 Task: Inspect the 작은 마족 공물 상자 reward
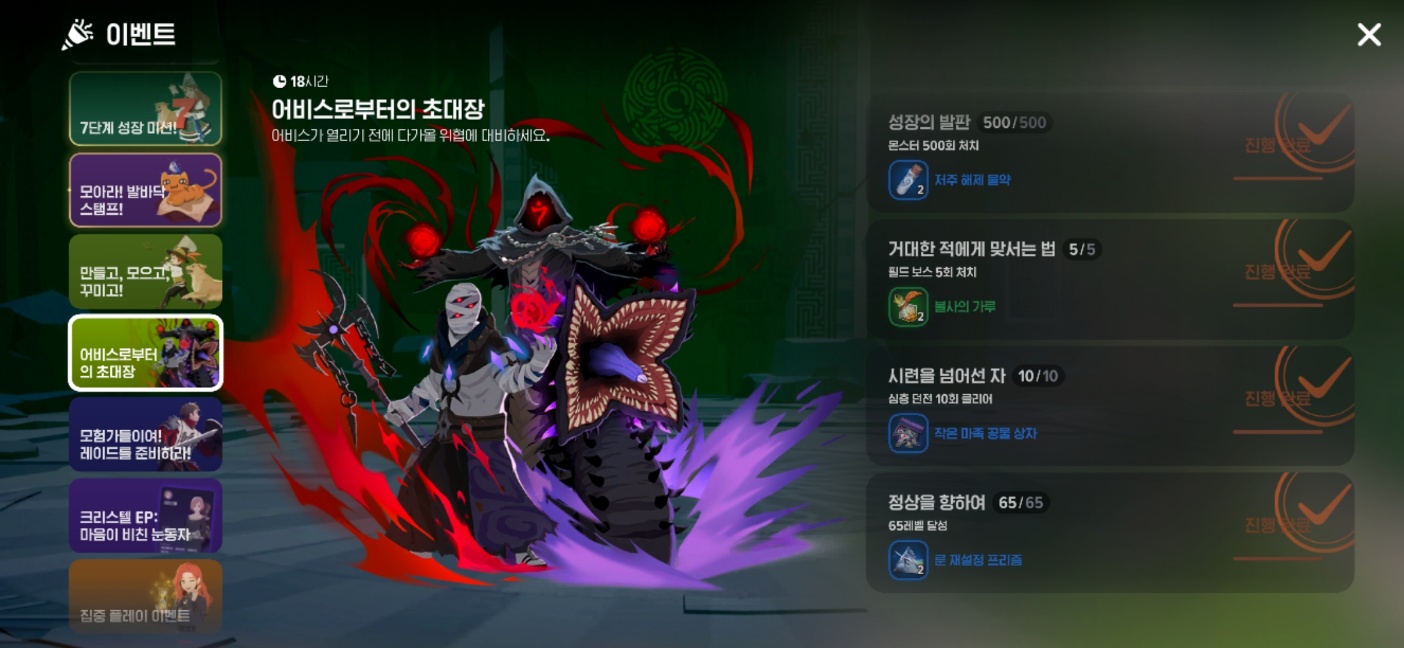point(908,434)
